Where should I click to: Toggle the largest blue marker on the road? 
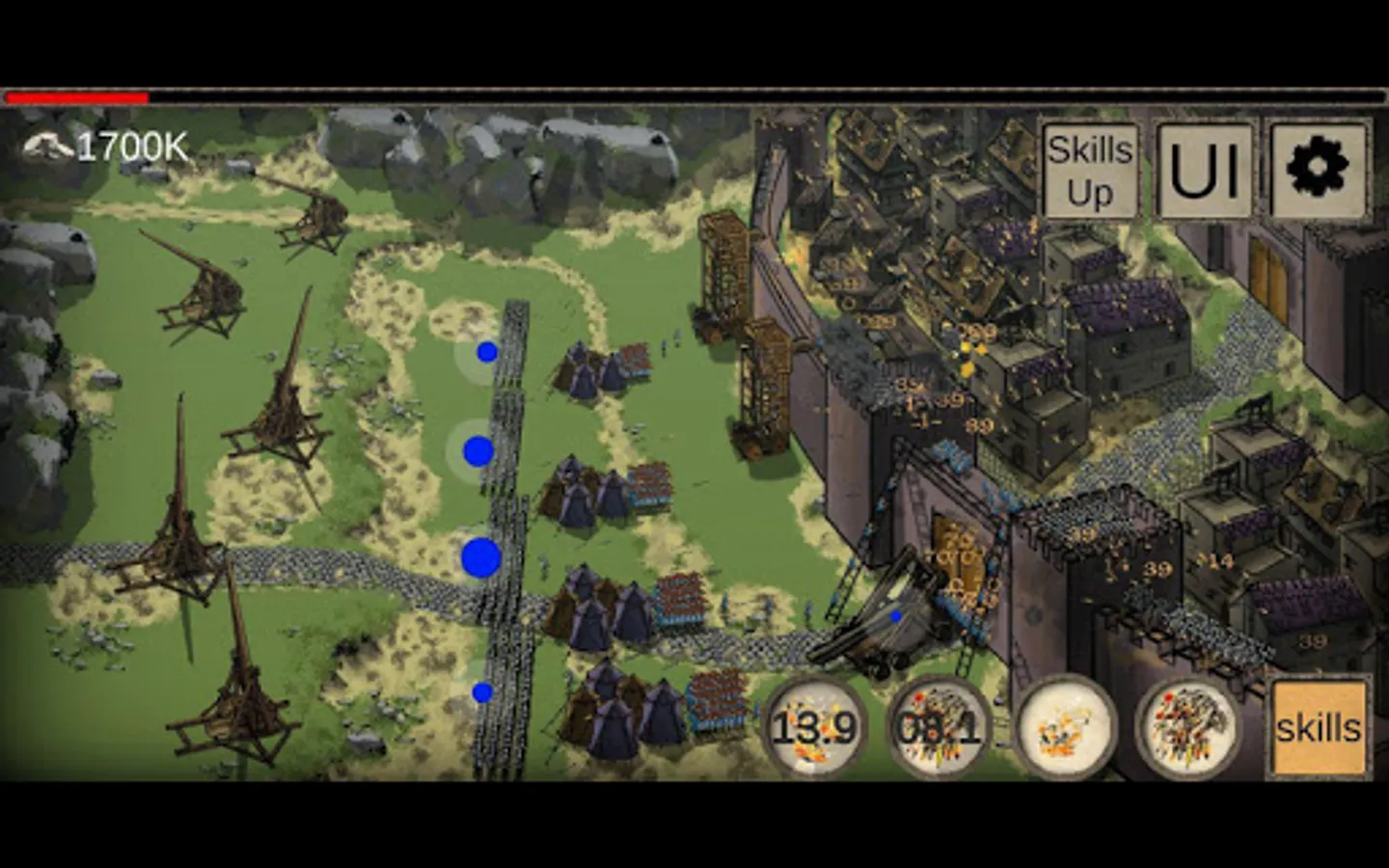(x=480, y=556)
